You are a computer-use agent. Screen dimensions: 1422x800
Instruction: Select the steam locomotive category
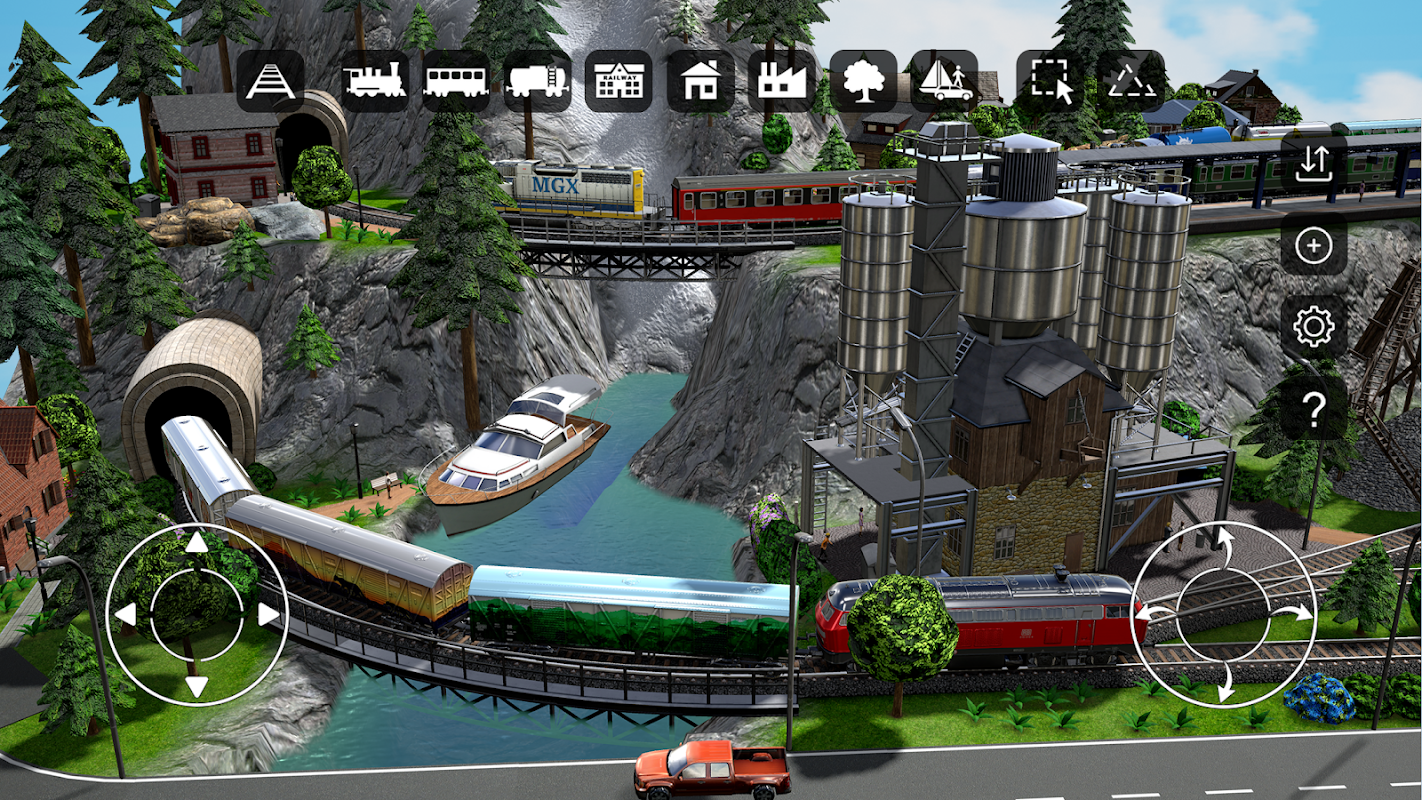[x=374, y=81]
